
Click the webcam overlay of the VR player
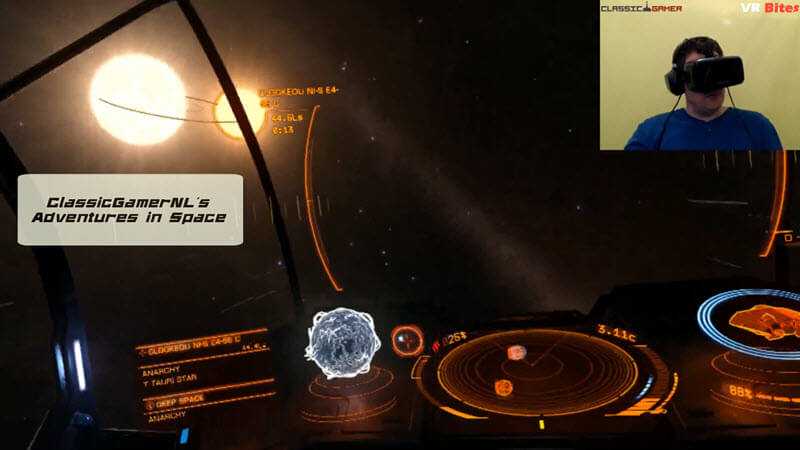[x=699, y=75]
